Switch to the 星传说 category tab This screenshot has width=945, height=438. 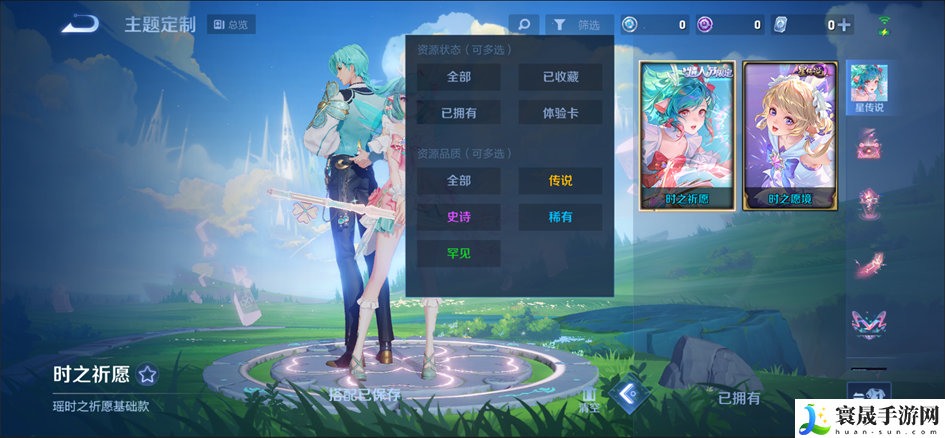coord(868,88)
